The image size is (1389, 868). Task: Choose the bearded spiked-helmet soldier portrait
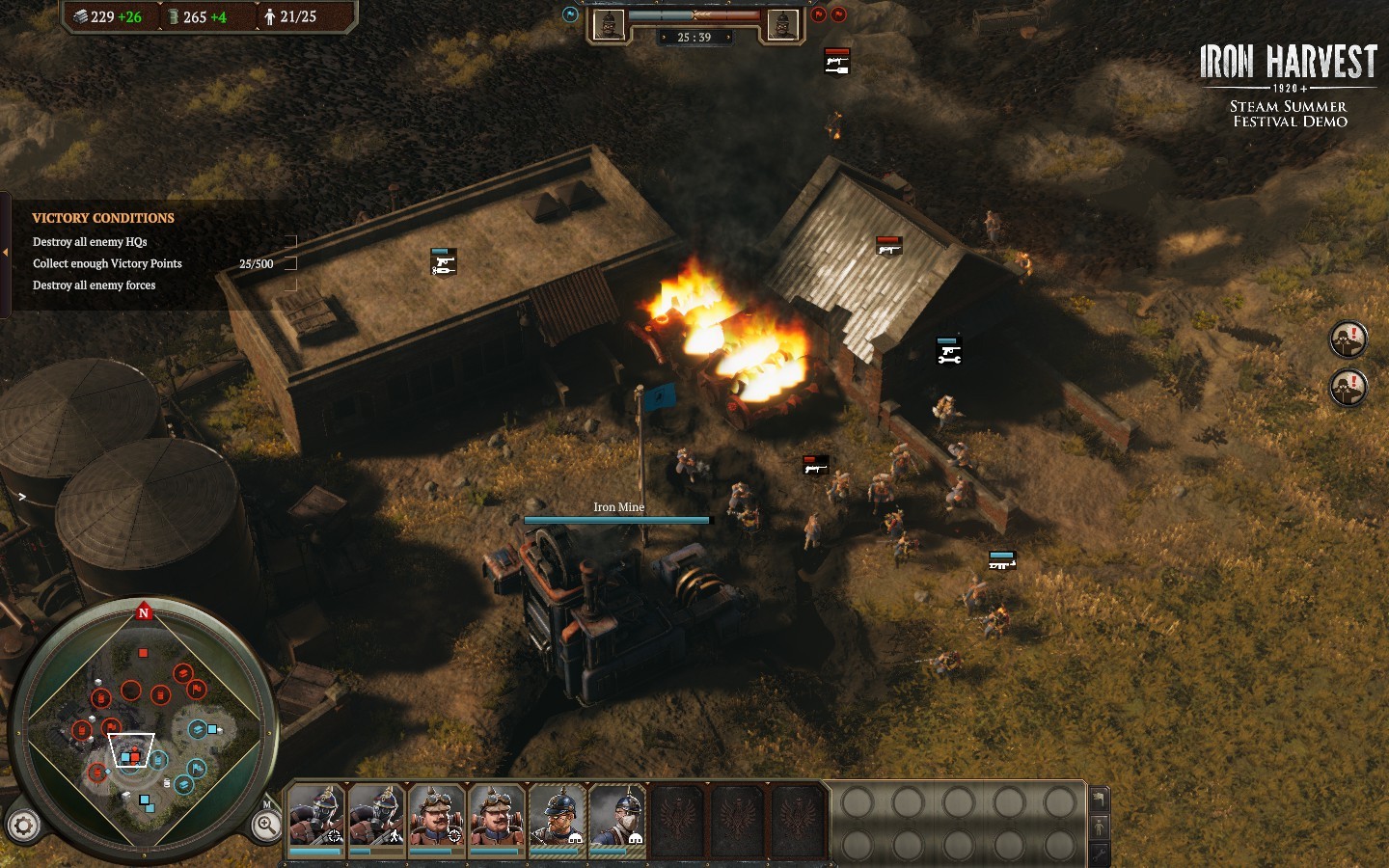click(557, 817)
